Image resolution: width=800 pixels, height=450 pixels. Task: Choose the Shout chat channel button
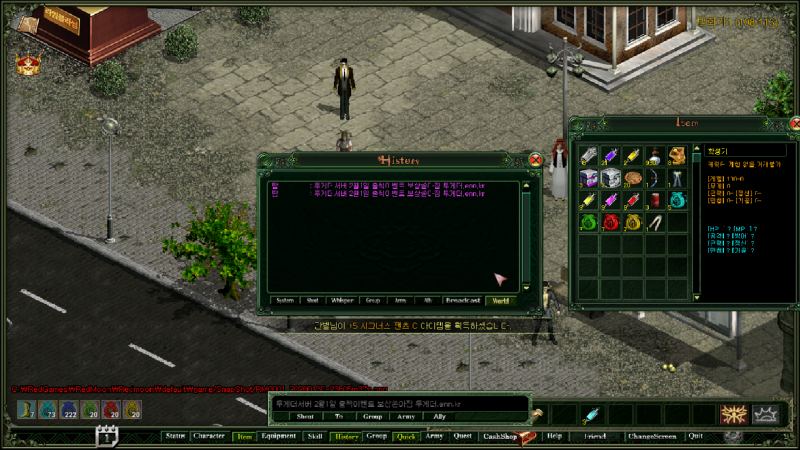pos(305,416)
